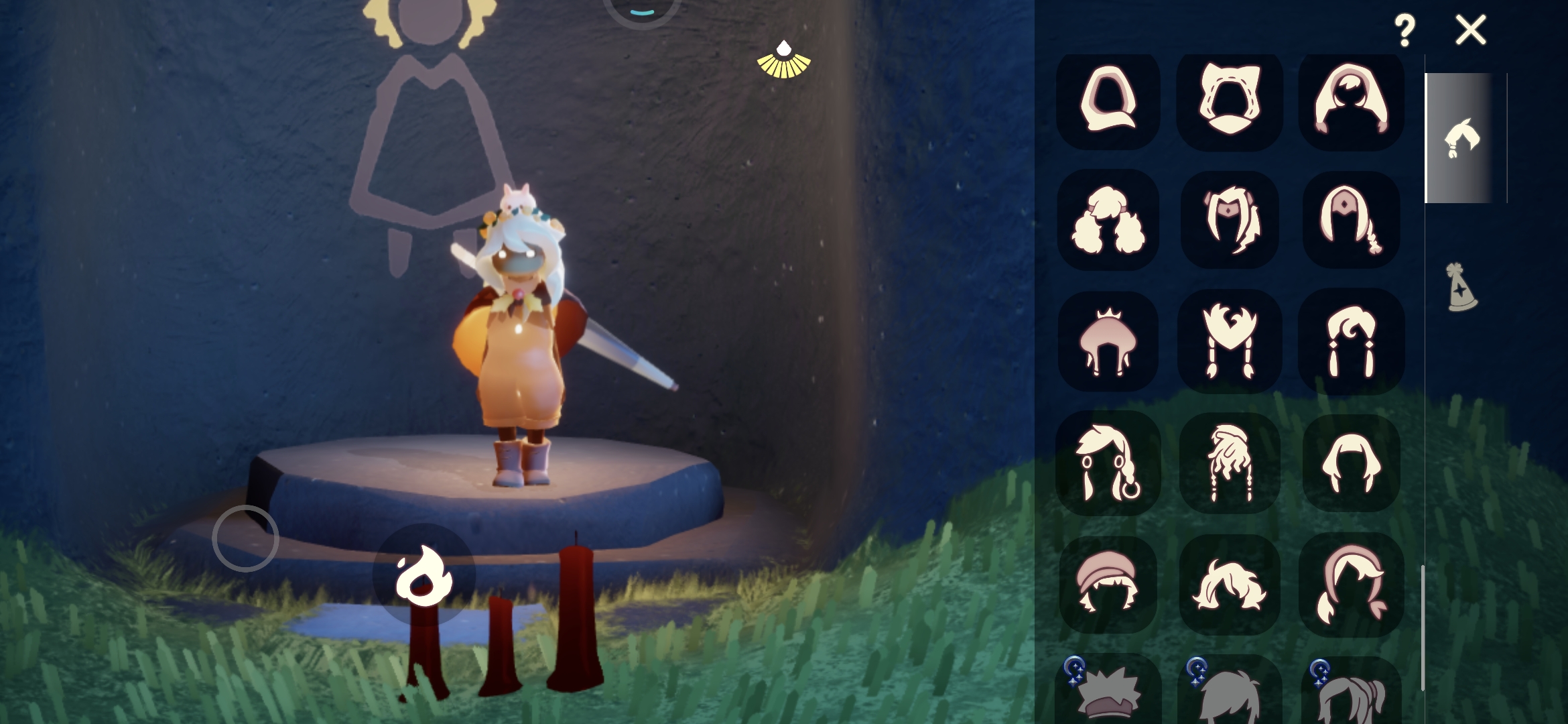Close the hairstyle closet panel
The height and width of the screenshot is (724, 1568).
[x=1470, y=30]
